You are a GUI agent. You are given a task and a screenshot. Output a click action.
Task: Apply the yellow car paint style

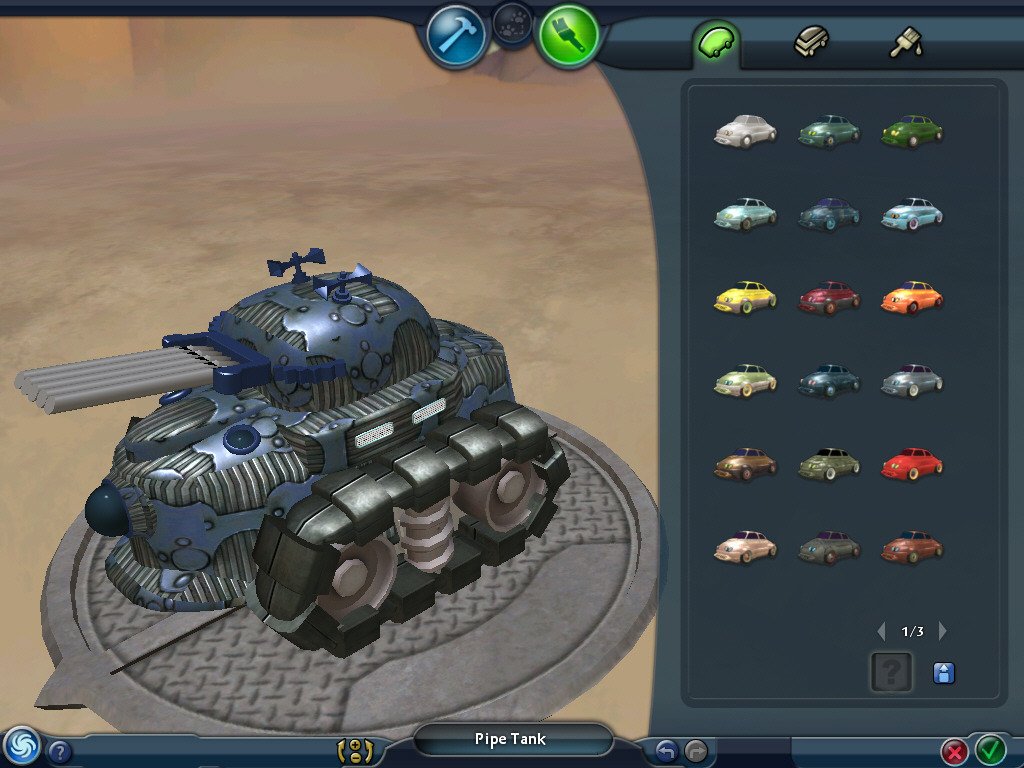[745, 297]
